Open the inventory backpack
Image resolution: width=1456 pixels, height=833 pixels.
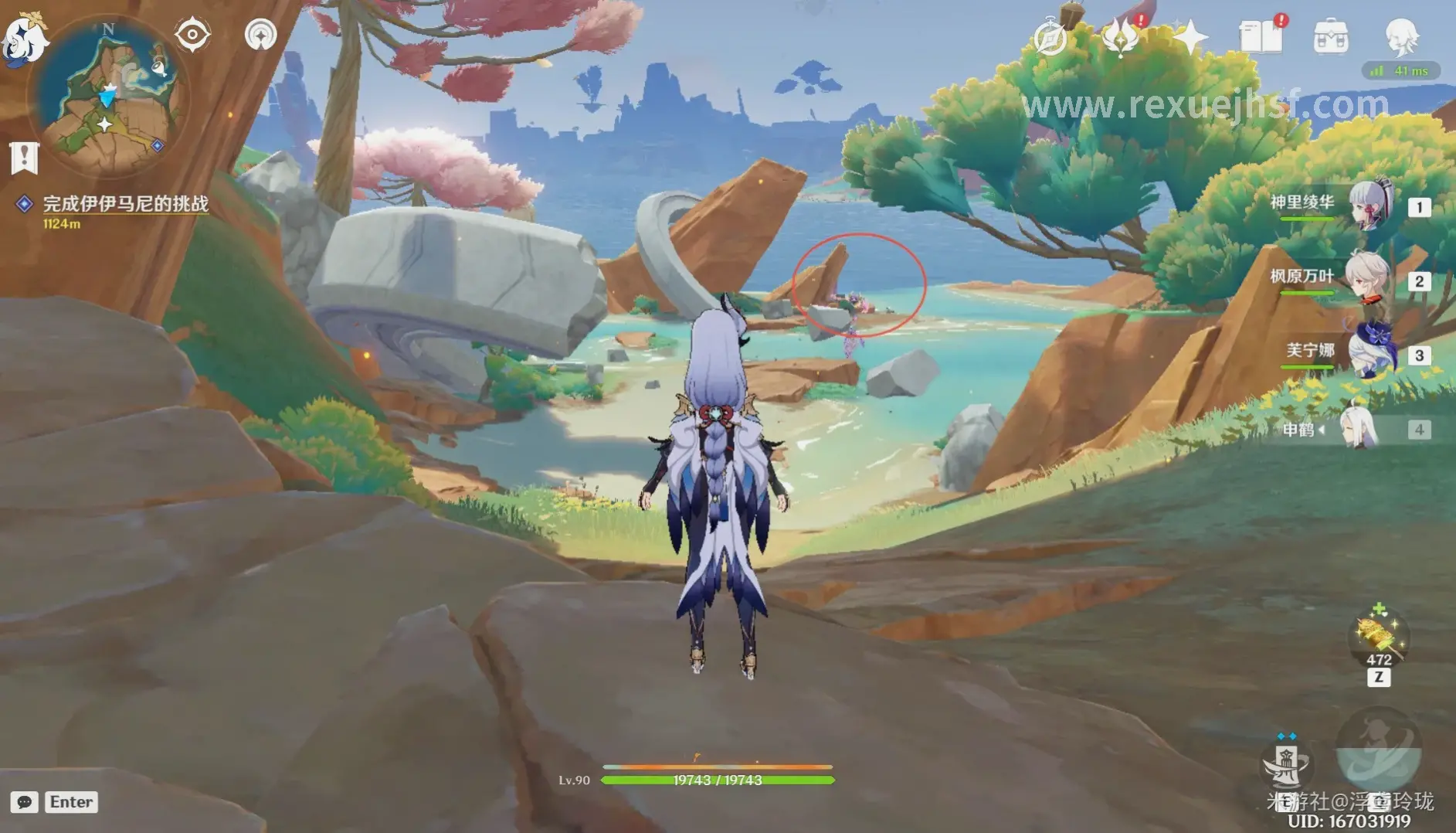click(x=1331, y=37)
